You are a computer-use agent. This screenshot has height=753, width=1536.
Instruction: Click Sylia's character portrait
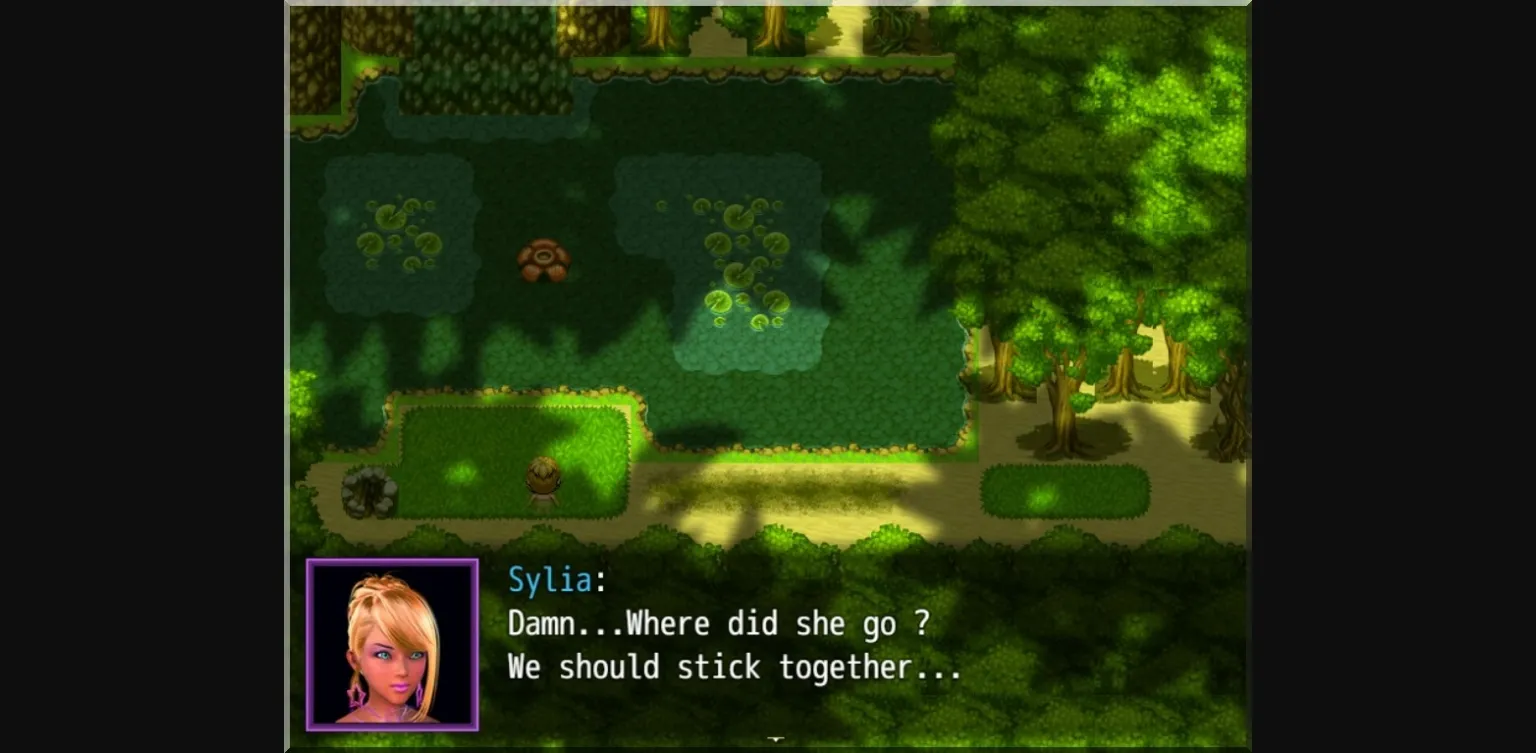(x=392, y=644)
